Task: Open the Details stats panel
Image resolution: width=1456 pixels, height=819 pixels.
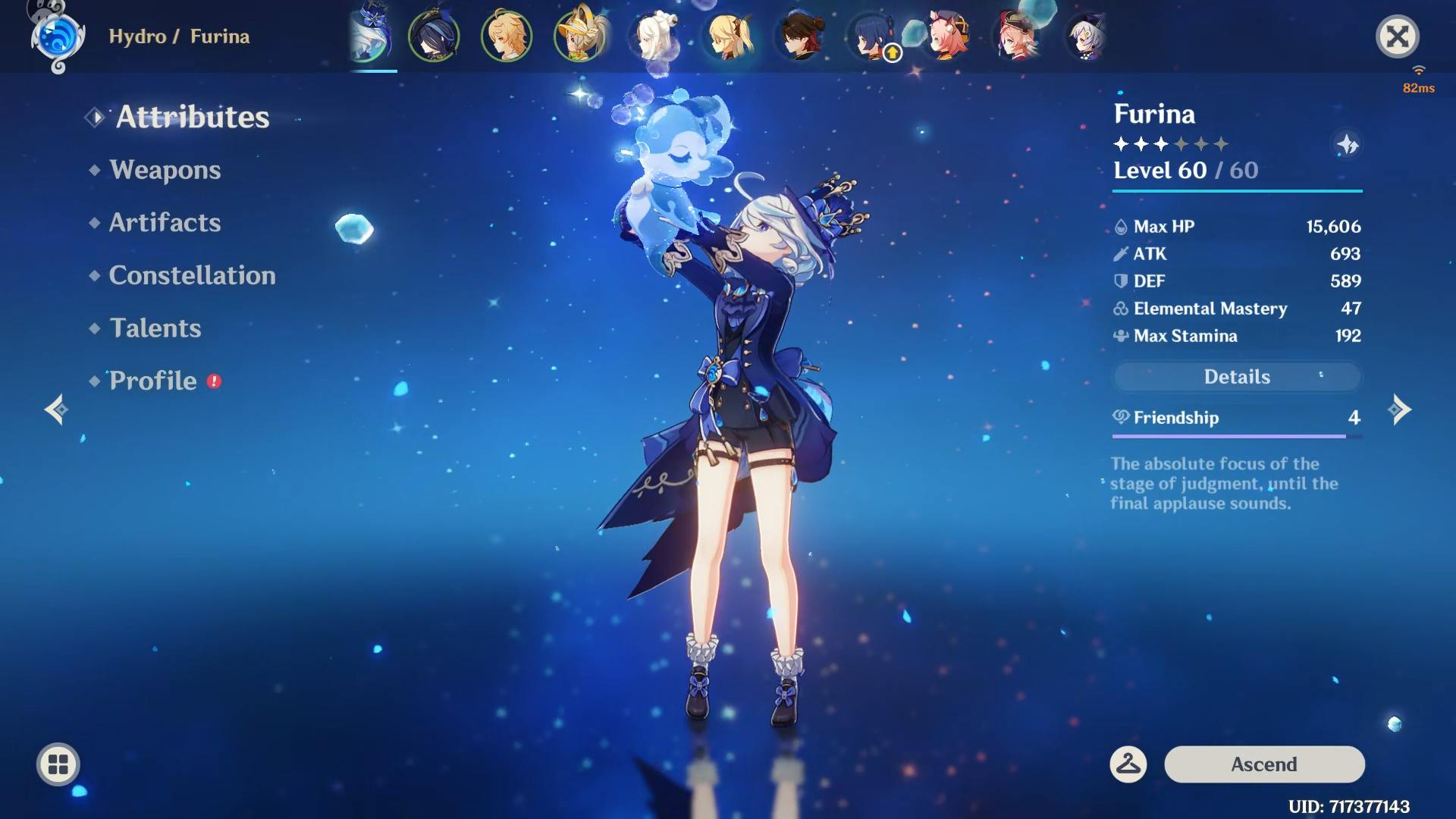Action: 1237,377
